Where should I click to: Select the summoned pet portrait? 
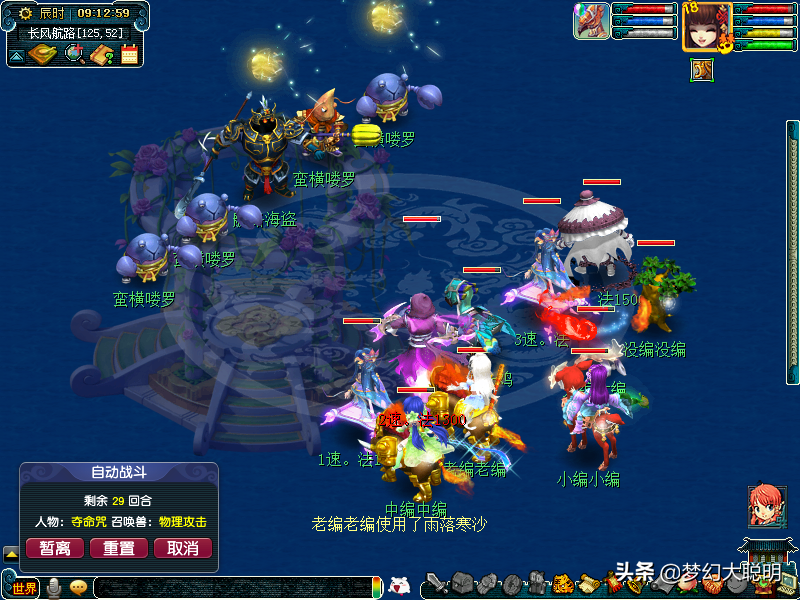pyautogui.click(x=591, y=21)
